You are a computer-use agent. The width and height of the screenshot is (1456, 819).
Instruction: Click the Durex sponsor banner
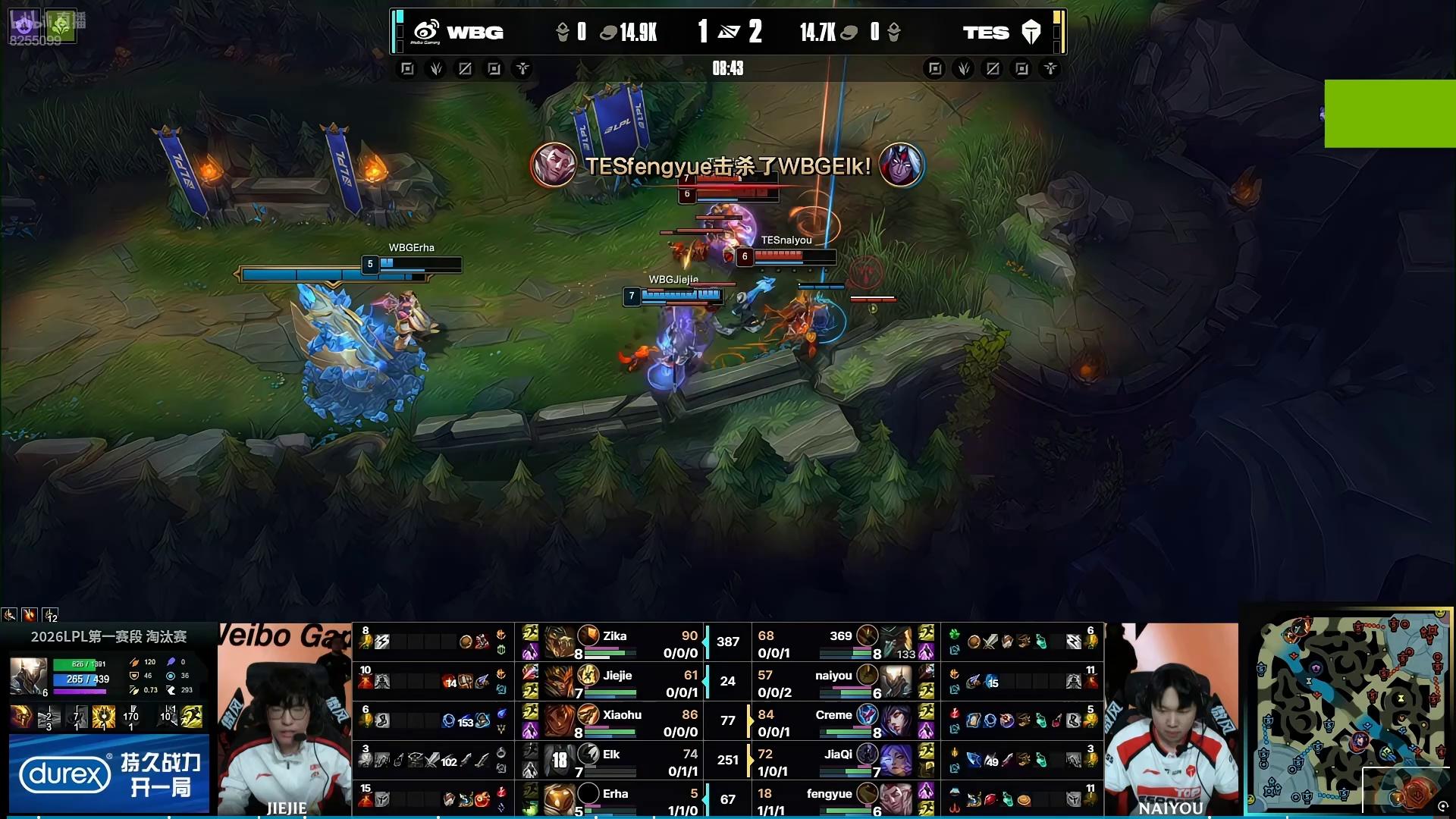(108, 773)
